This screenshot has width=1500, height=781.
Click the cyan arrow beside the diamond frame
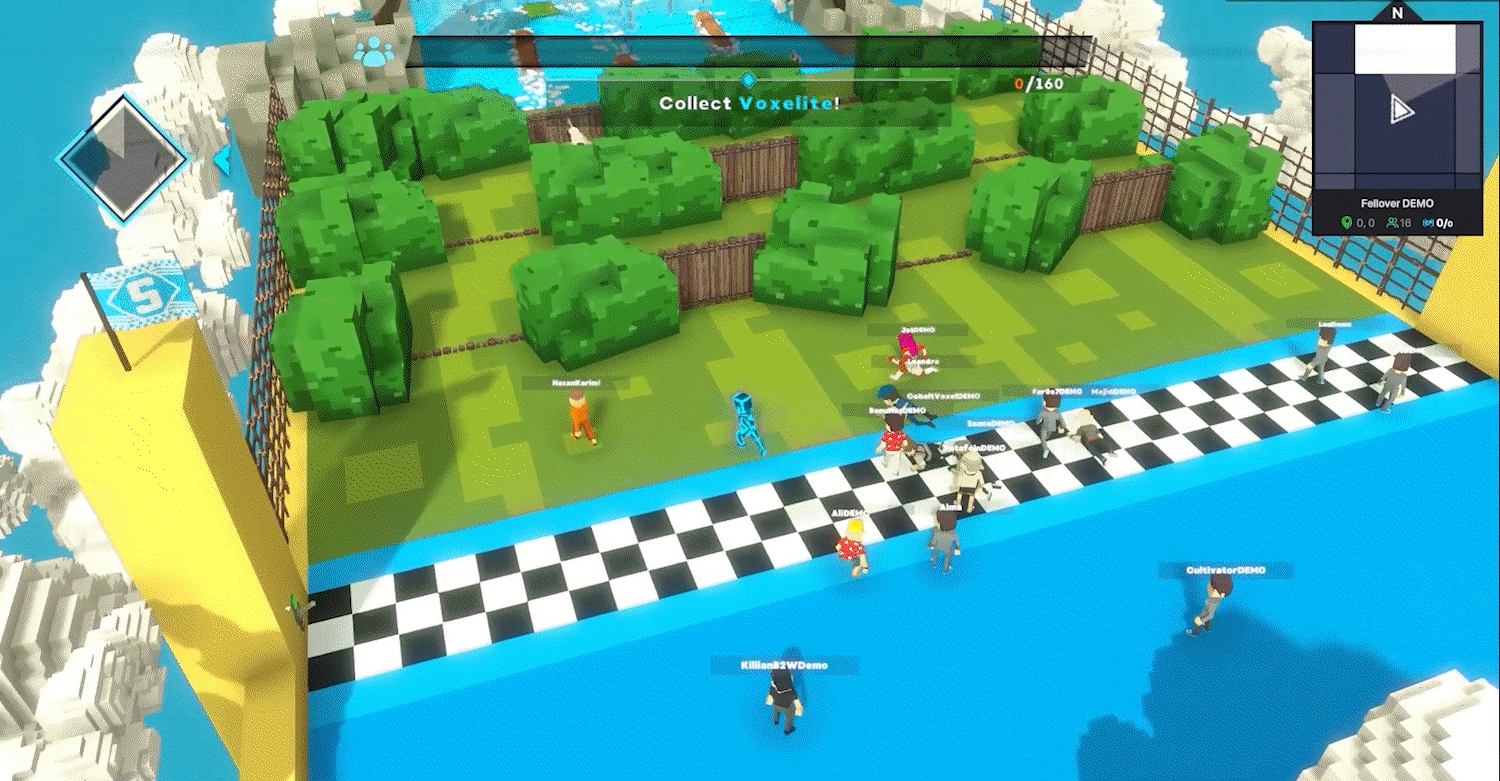222,158
